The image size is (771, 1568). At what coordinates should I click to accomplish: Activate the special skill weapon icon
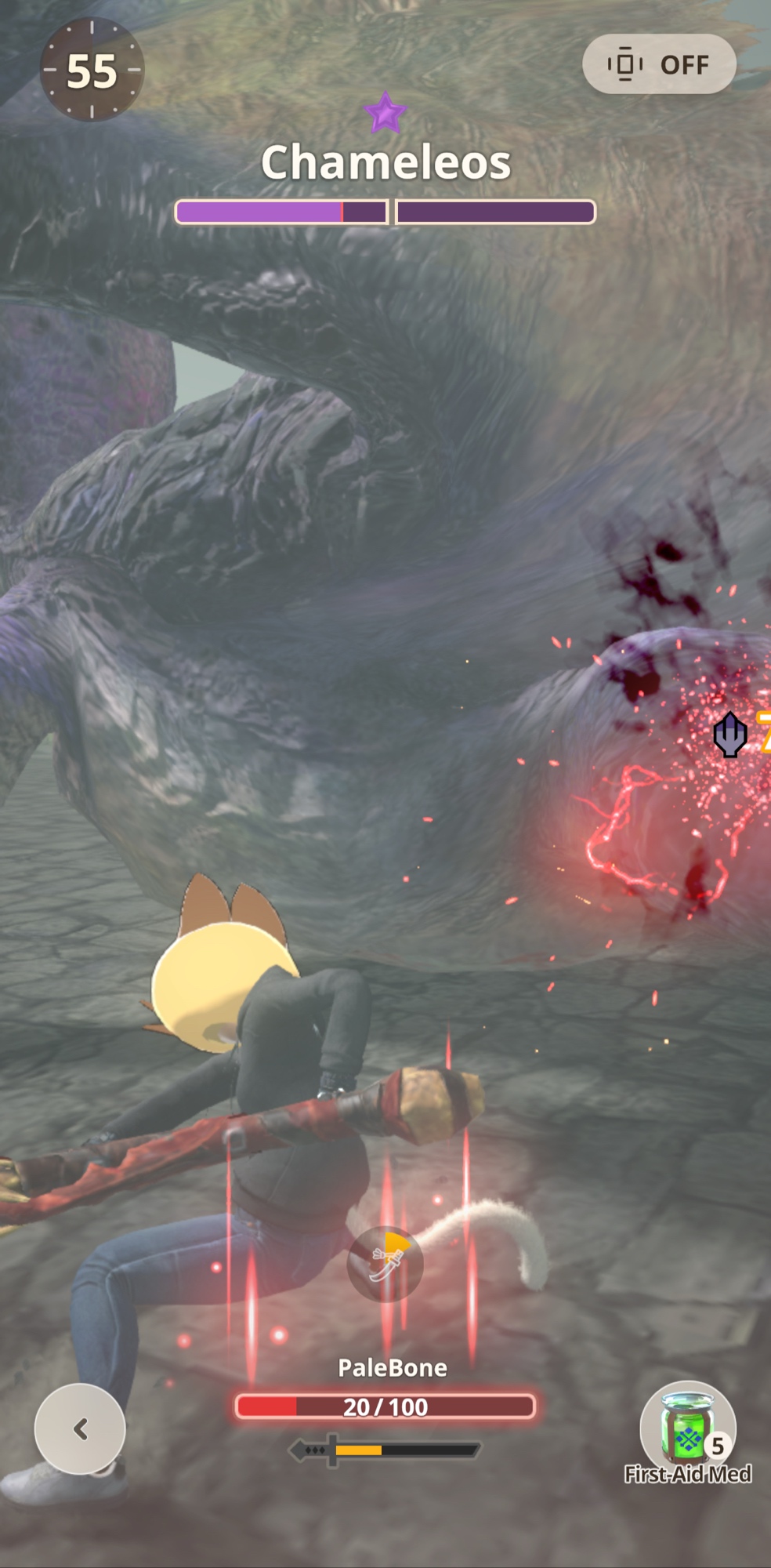click(385, 1264)
